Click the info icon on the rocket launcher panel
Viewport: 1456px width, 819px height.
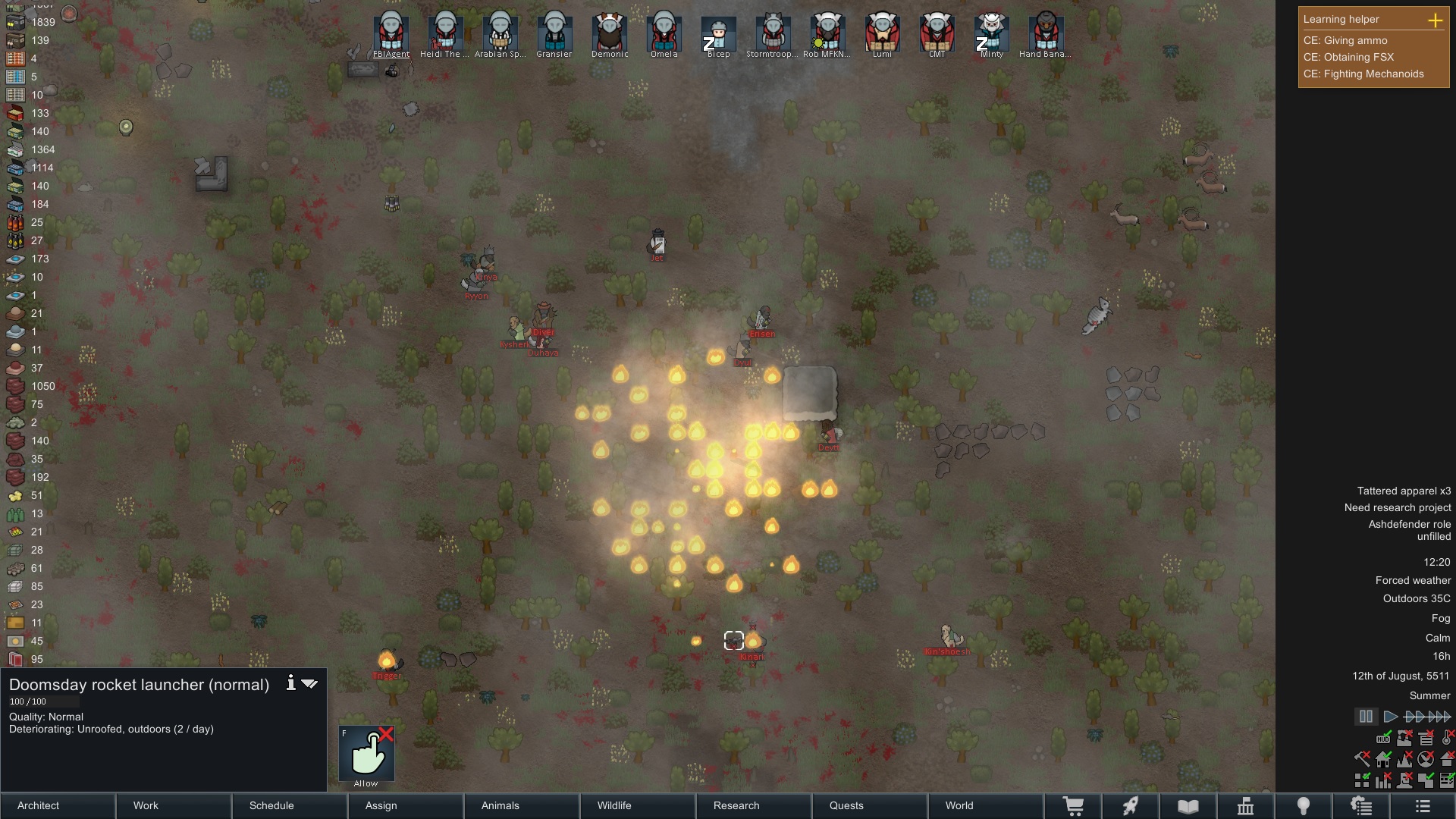point(291,683)
